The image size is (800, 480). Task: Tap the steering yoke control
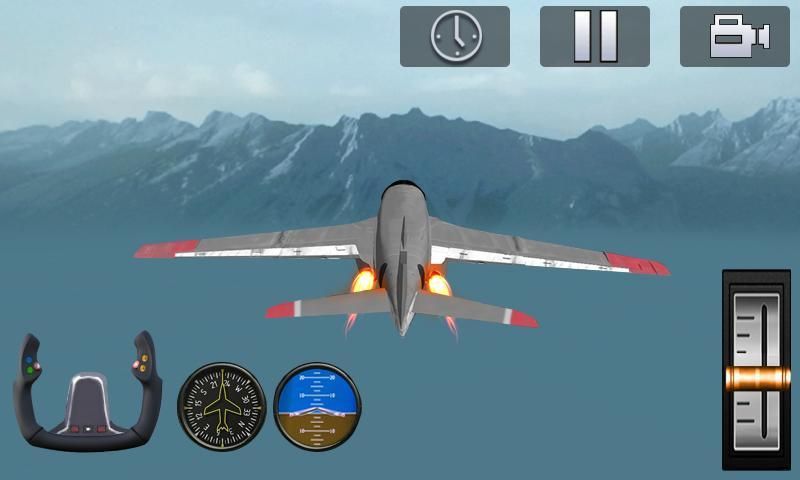(x=88, y=393)
